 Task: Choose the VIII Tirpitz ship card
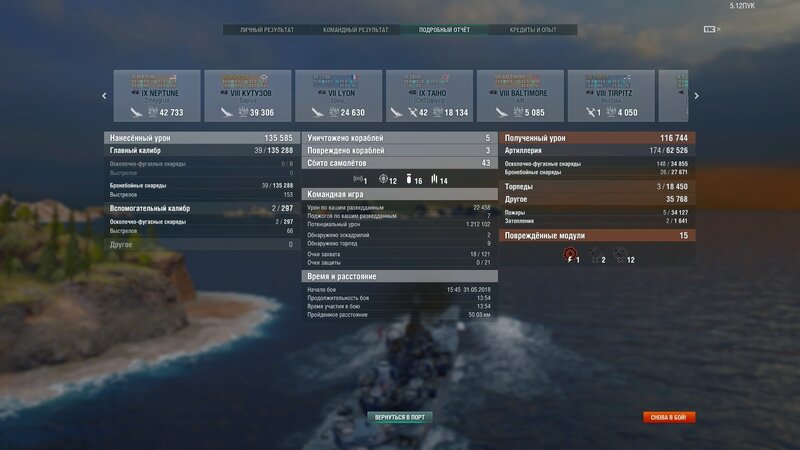pyautogui.click(x=611, y=96)
